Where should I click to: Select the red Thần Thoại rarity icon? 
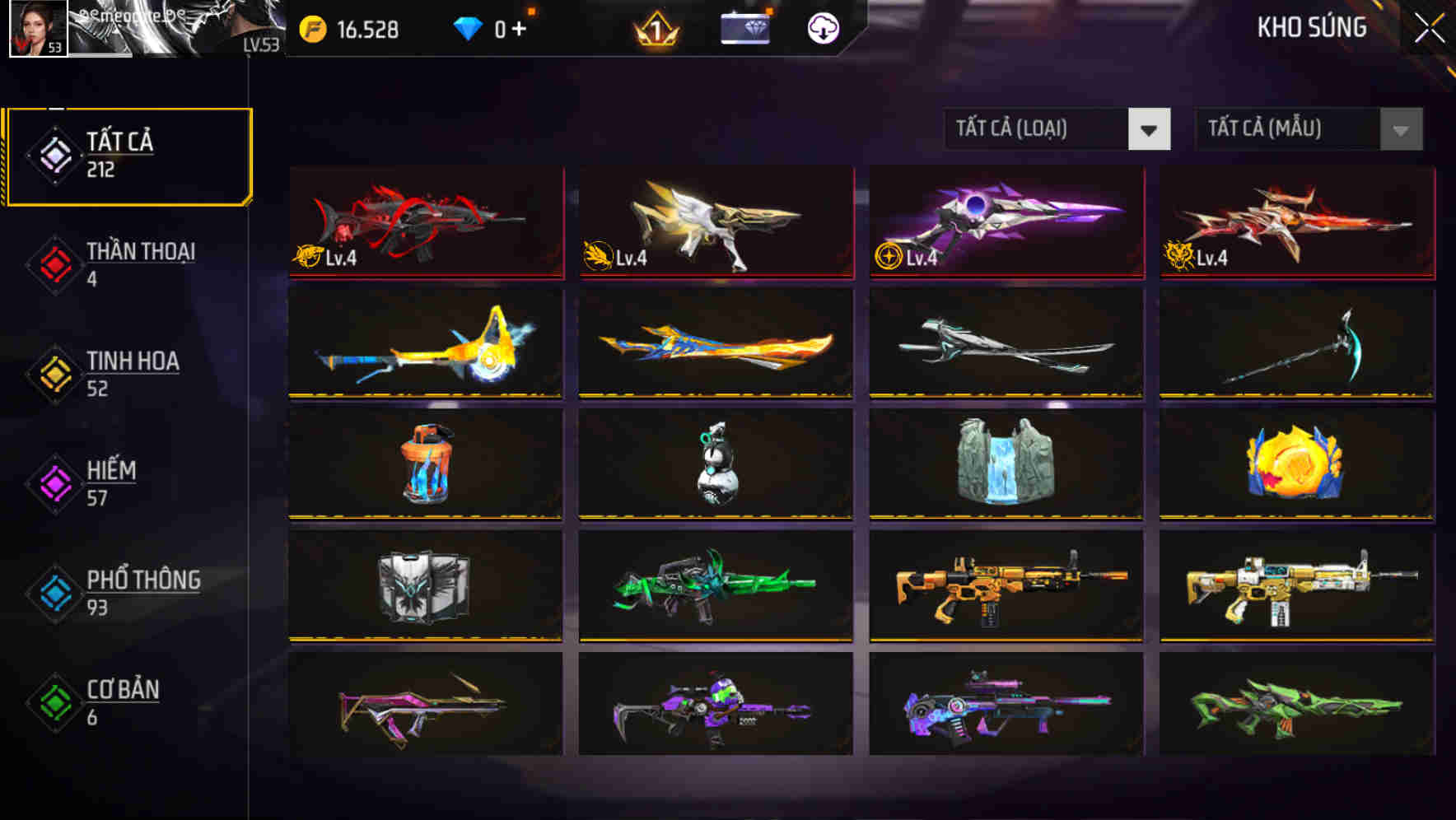(x=53, y=263)
